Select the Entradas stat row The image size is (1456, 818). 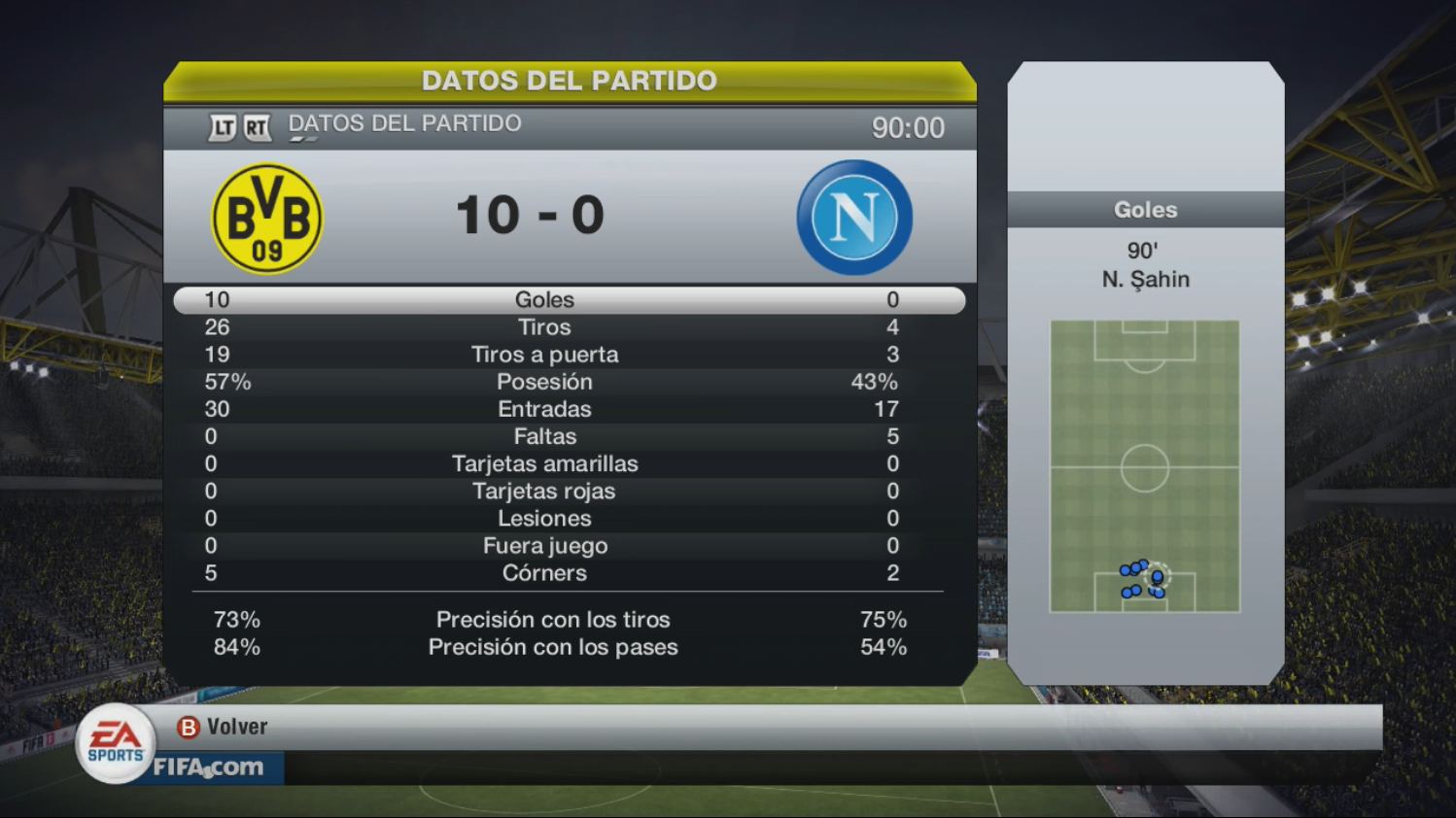569,409
